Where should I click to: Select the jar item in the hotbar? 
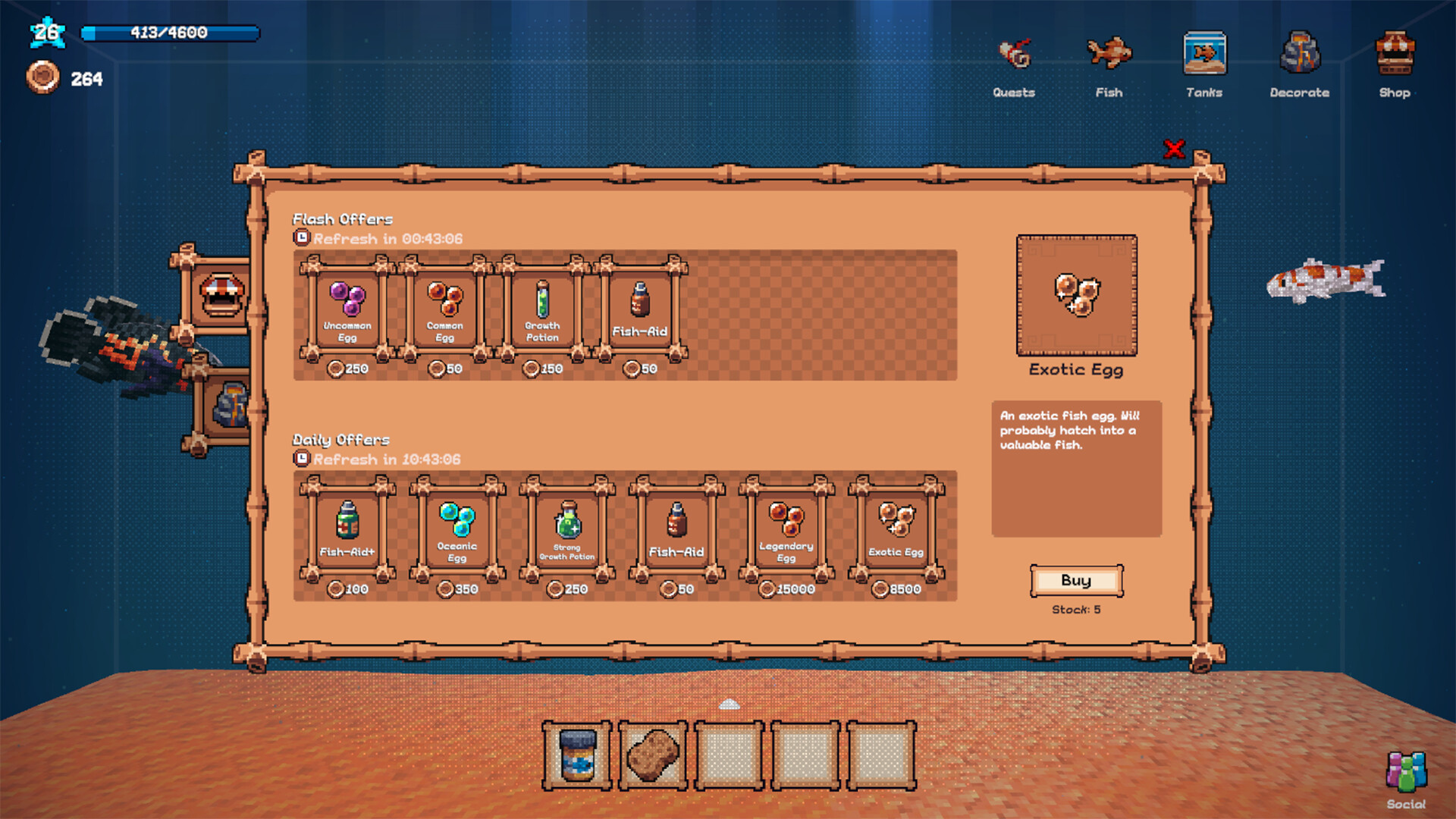(577, 755)
